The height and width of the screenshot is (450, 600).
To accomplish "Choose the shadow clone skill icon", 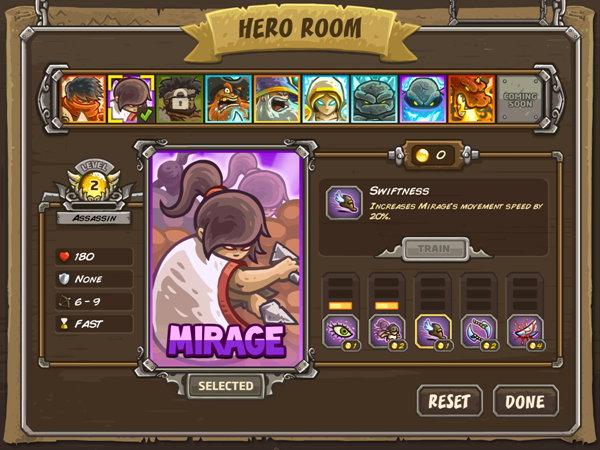I will point(386,330).
